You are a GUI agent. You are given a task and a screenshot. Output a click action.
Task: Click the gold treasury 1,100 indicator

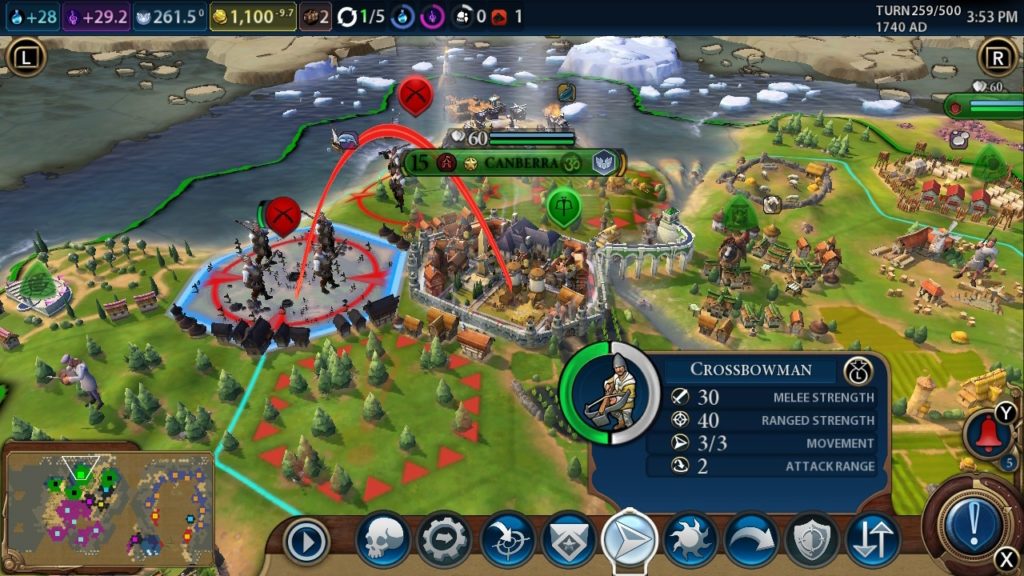point(252,16)
